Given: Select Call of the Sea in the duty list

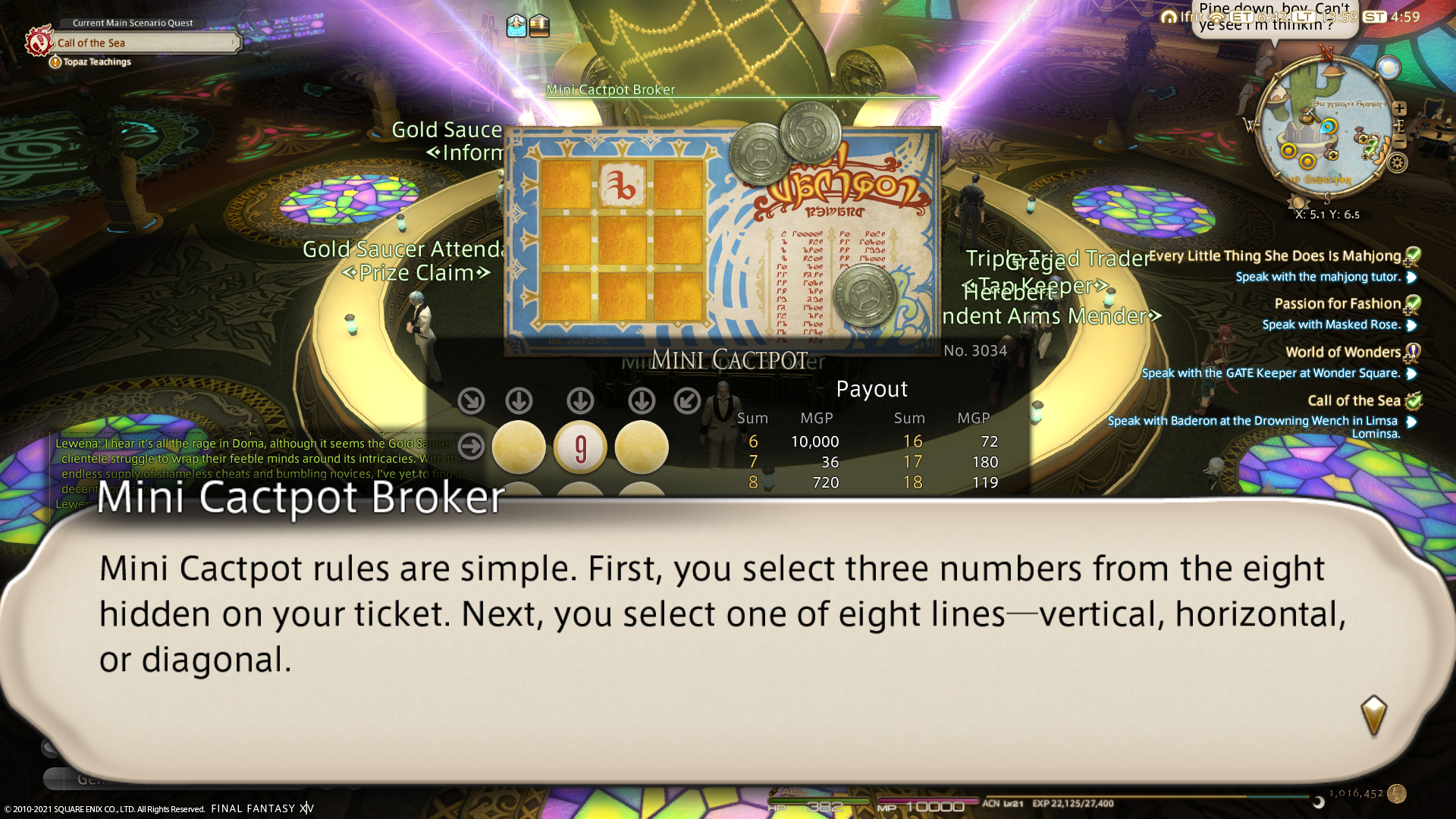Looking at the screenshot, I should click(1354, 401).
